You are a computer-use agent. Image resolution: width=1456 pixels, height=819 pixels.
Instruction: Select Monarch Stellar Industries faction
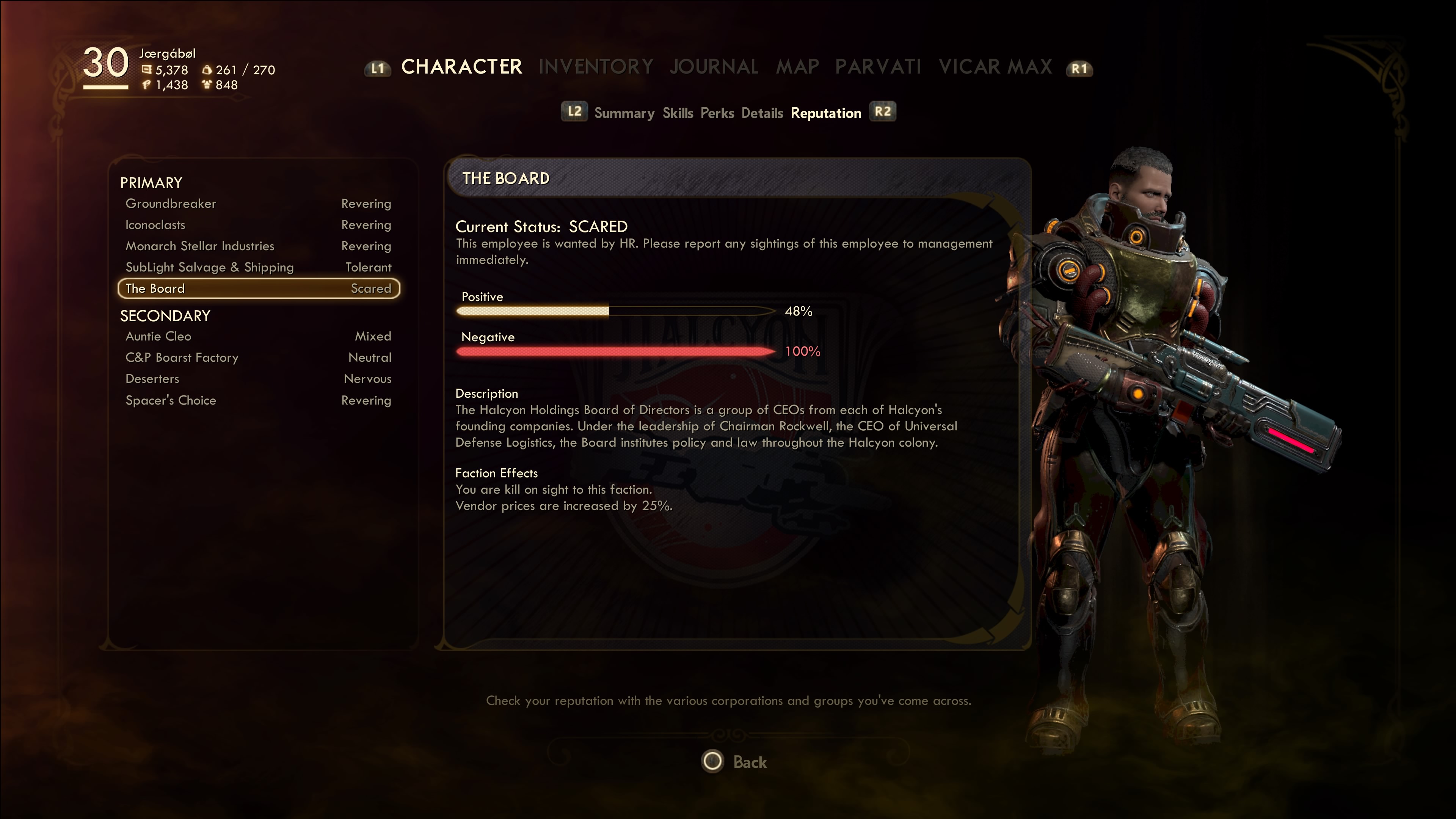[x=258, y=246]
